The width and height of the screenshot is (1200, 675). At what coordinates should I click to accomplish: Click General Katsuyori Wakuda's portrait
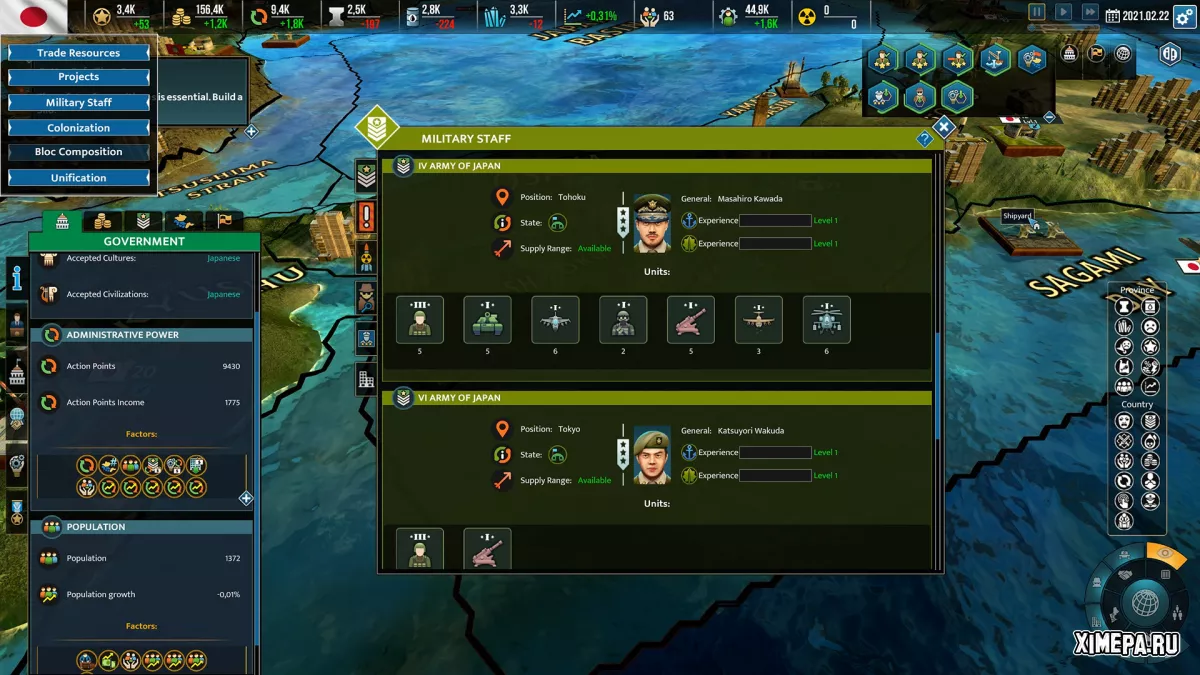[652, 455]
